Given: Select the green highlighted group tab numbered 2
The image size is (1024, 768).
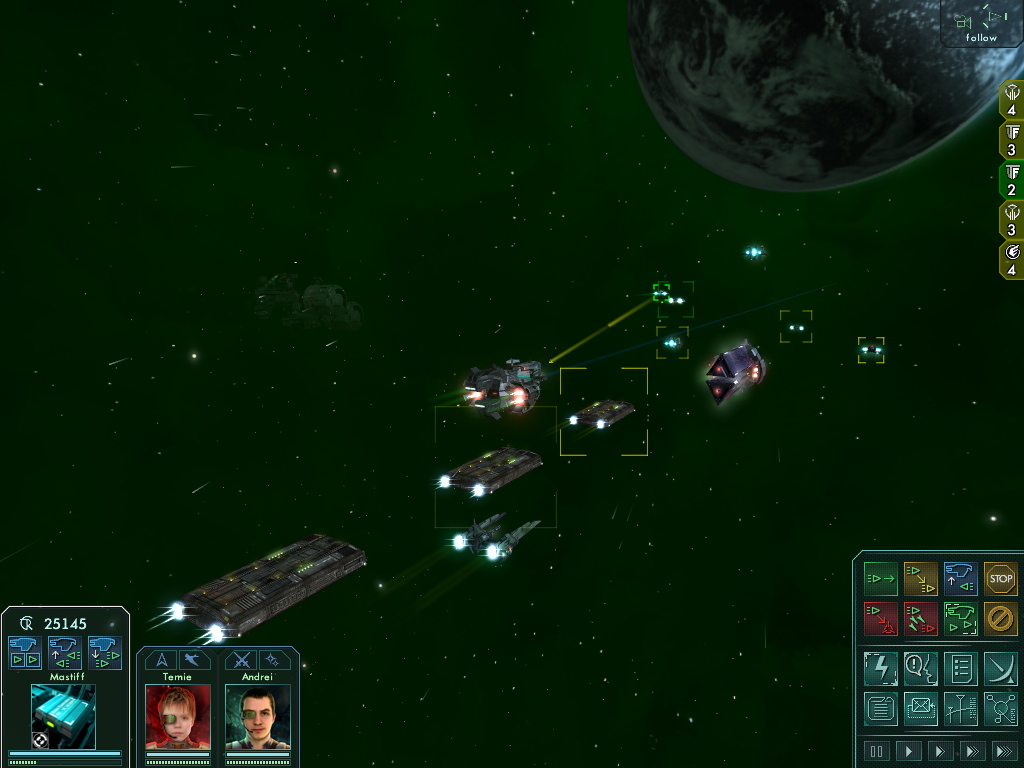Looking at the screenshot, I should (x=1012, y=180).
